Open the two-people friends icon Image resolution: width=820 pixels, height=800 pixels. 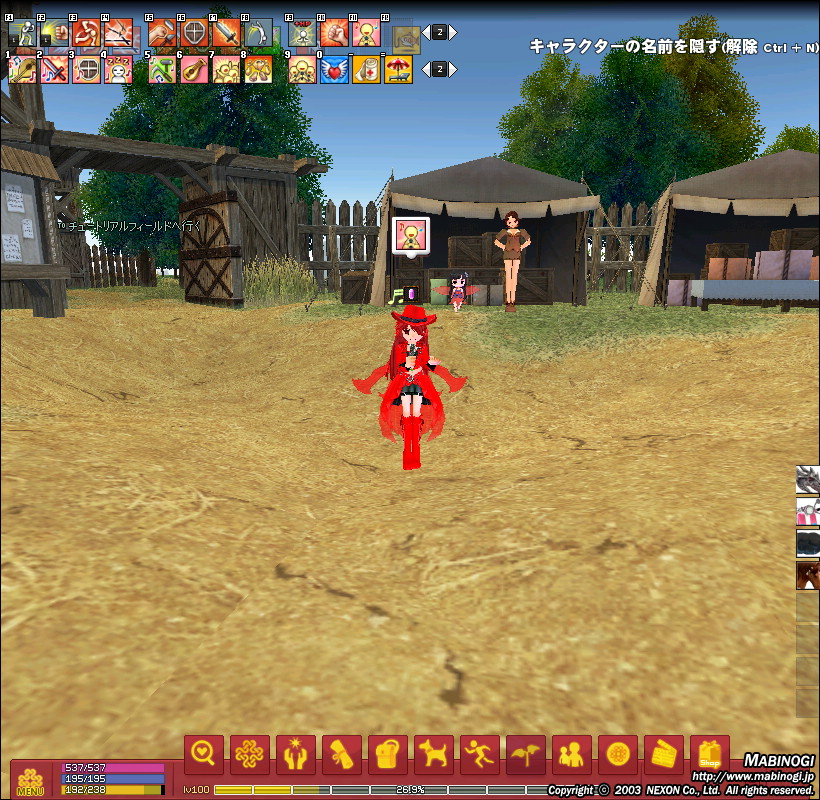tap(572, 754)
